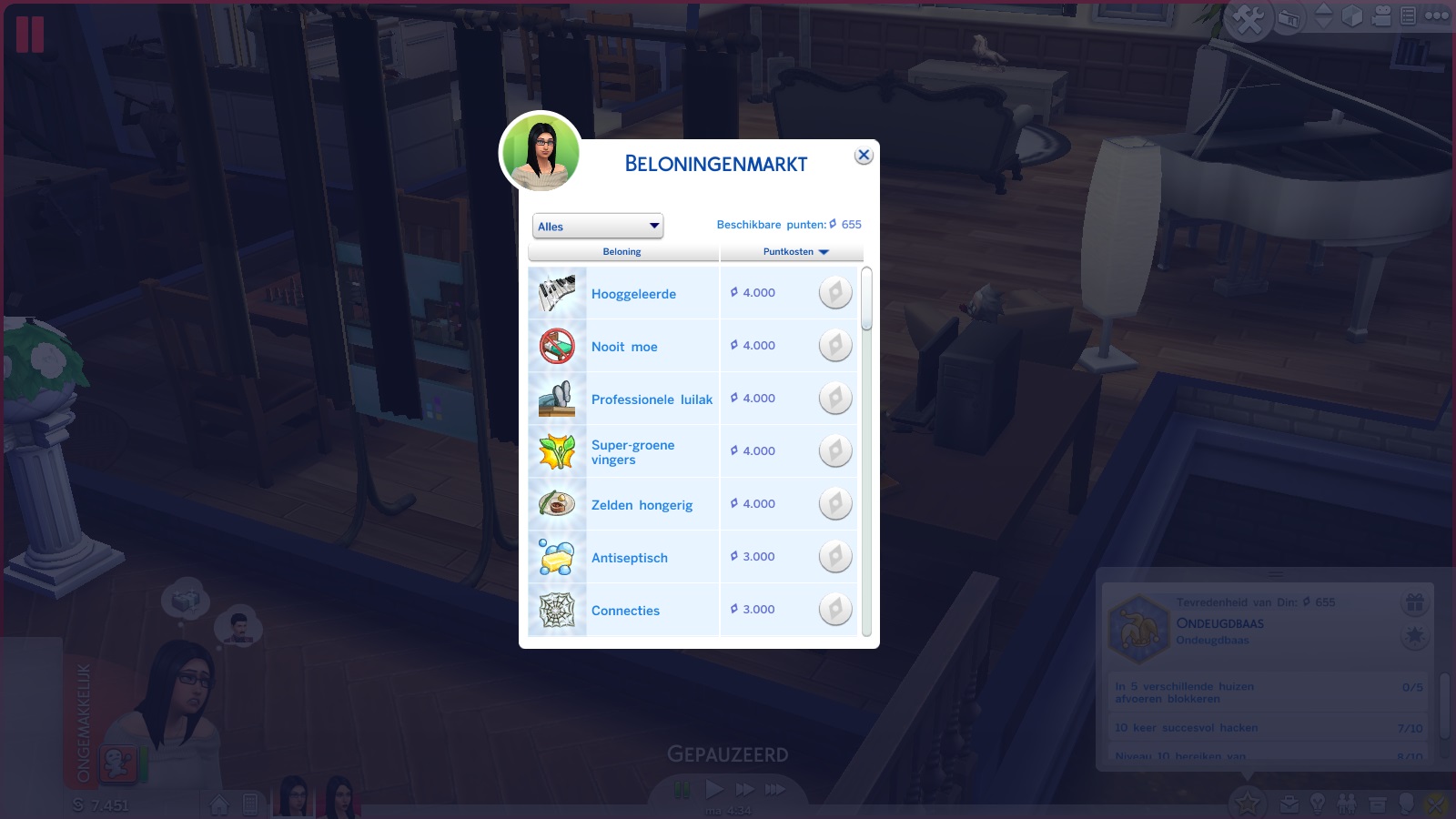The image size is (1456, 819).
Task: Purchase the Antiseptisch reward with its diamond button
Action: 835,556
